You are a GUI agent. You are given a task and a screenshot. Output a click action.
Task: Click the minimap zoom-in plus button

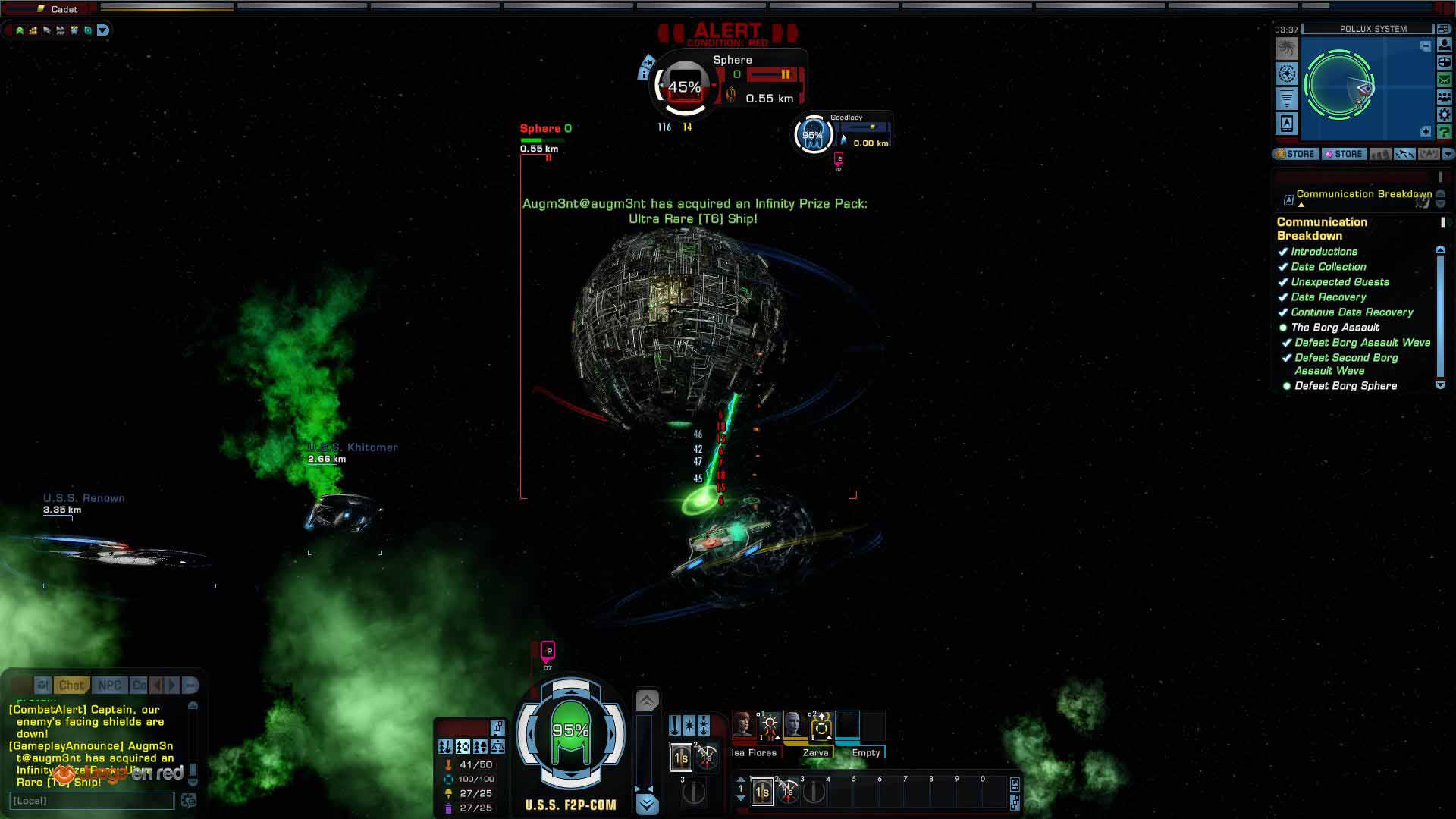coord(1426,132)
